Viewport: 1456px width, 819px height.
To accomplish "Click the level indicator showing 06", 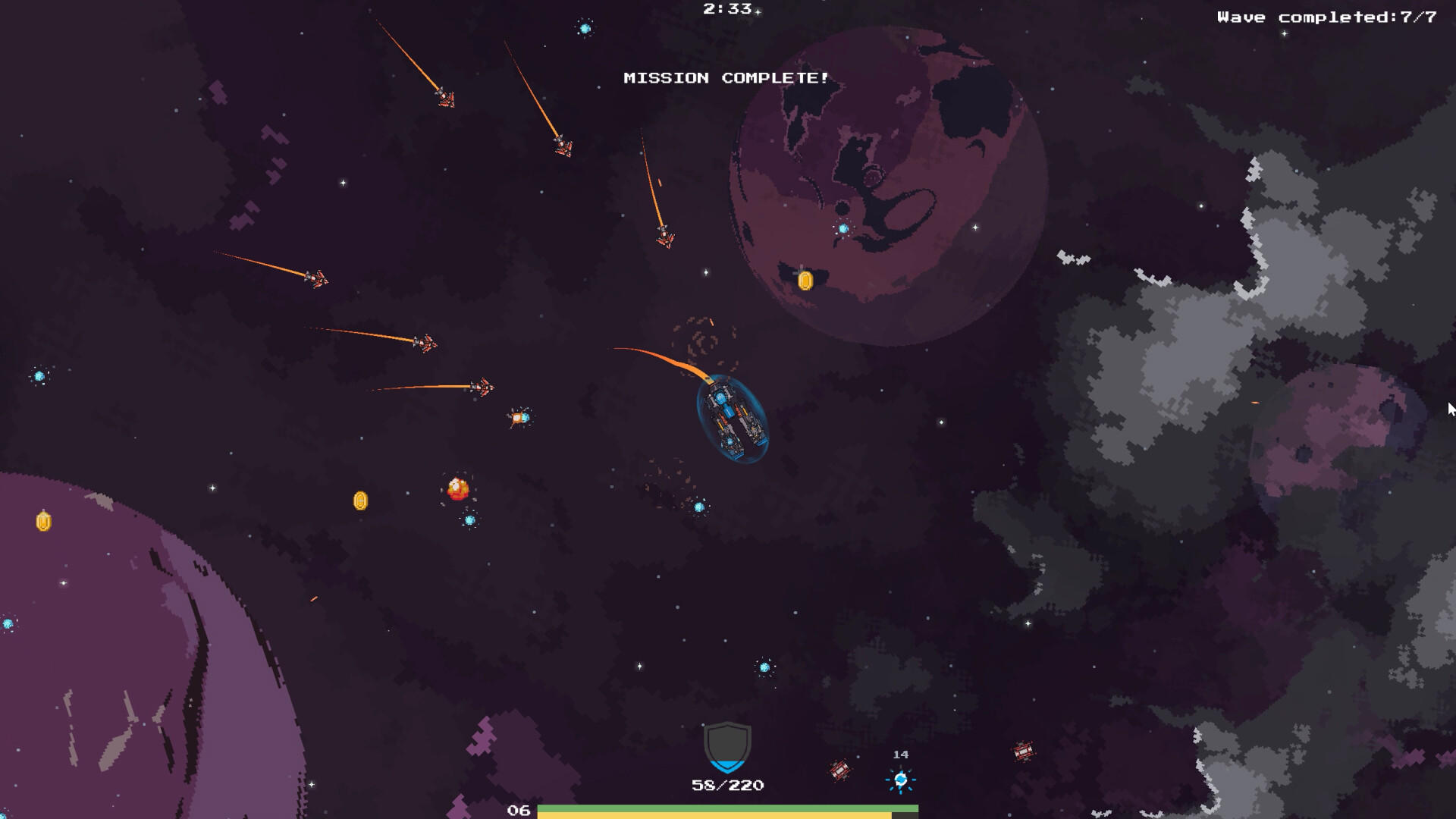I will [x=521, y=810].
